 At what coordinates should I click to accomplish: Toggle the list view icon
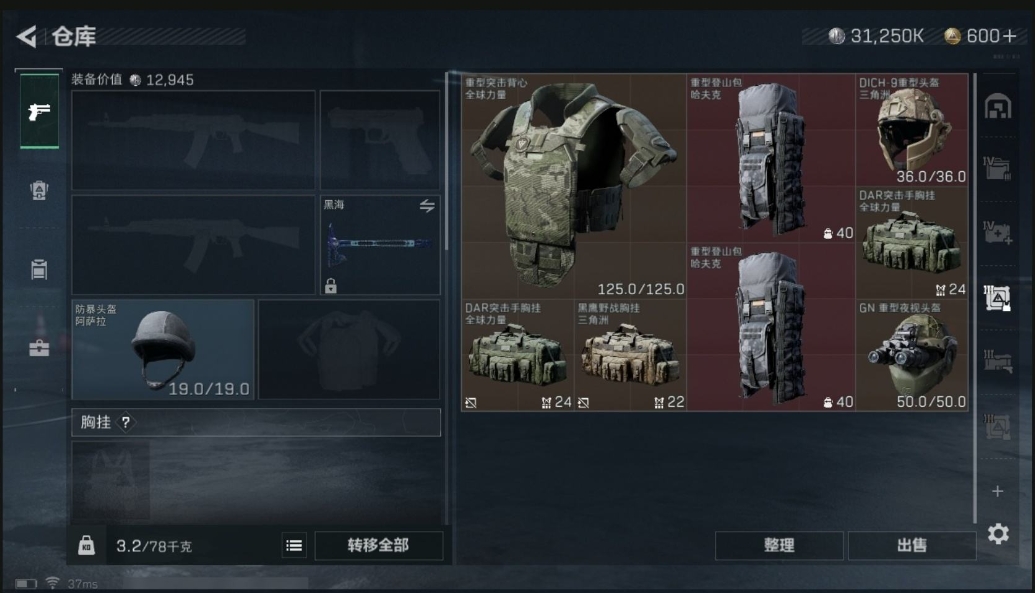294,545
